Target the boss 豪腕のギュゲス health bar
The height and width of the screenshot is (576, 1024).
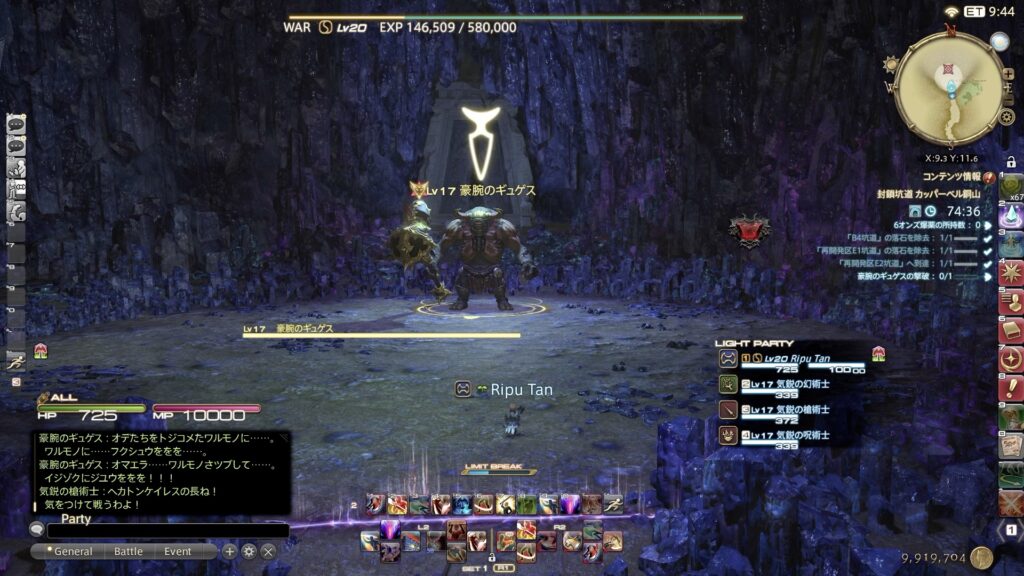[x=381, y=335]
